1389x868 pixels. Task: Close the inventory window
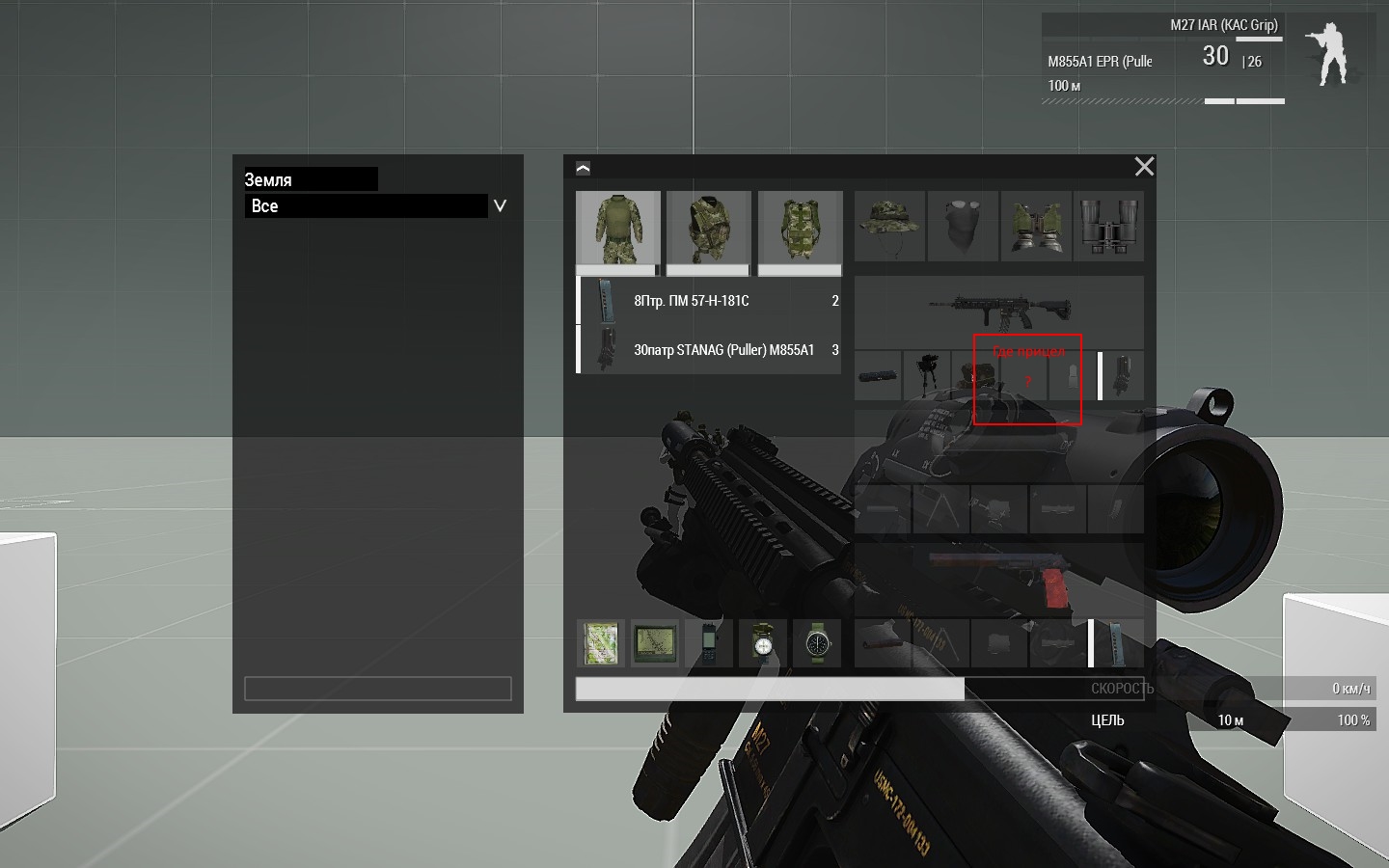point(1144,167)
